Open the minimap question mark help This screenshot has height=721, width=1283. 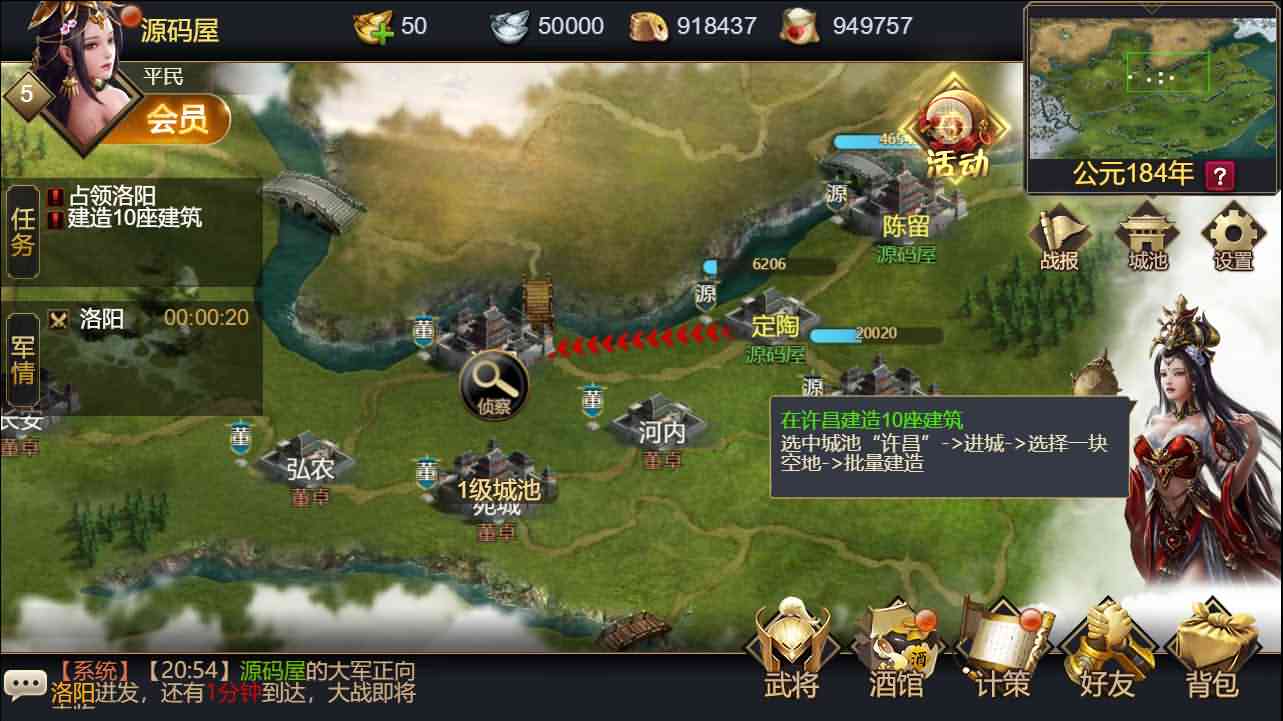pos(1218,176)
